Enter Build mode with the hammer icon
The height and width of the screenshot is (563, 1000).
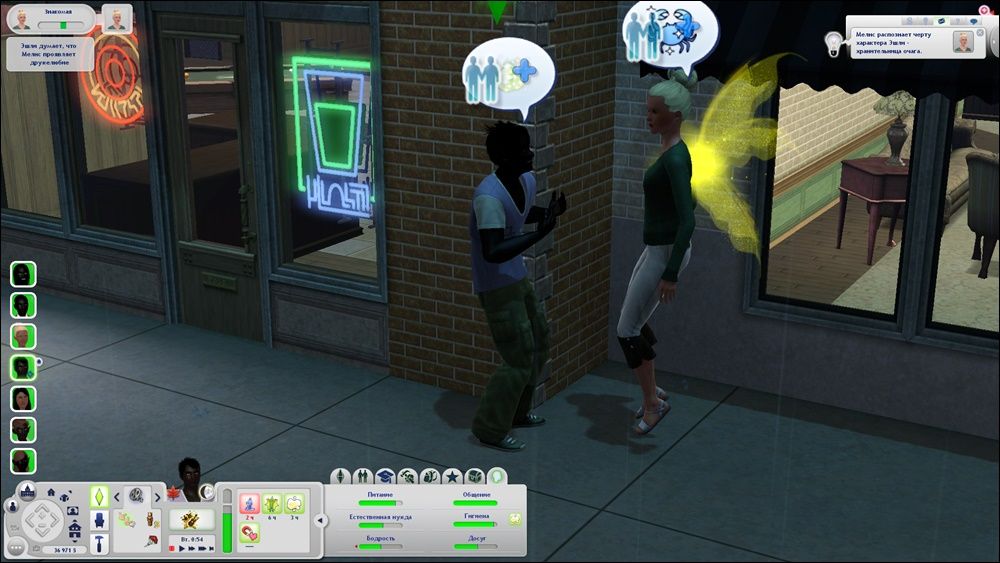99,543
